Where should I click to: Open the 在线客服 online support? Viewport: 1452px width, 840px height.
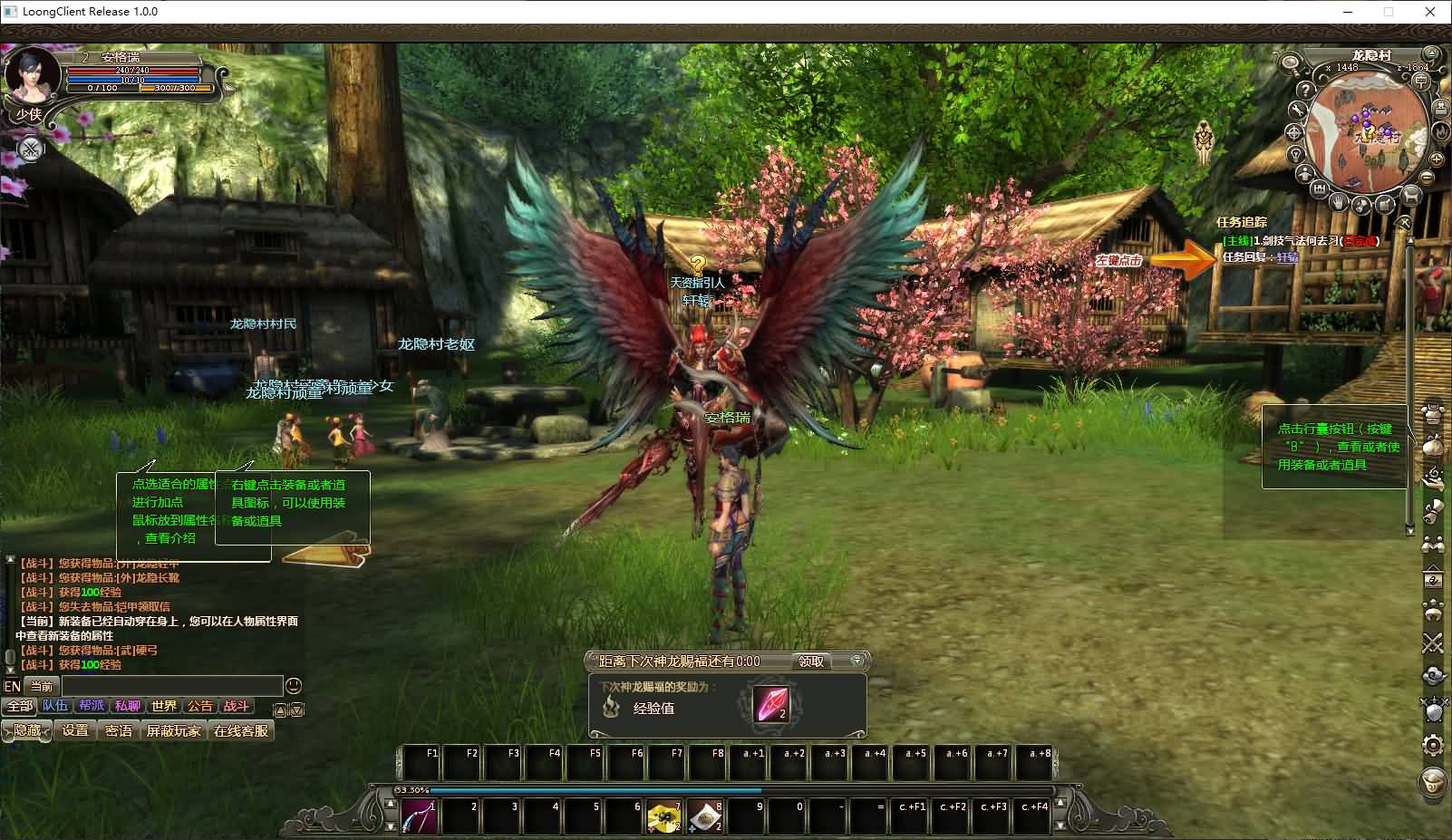tap(241, 730)
